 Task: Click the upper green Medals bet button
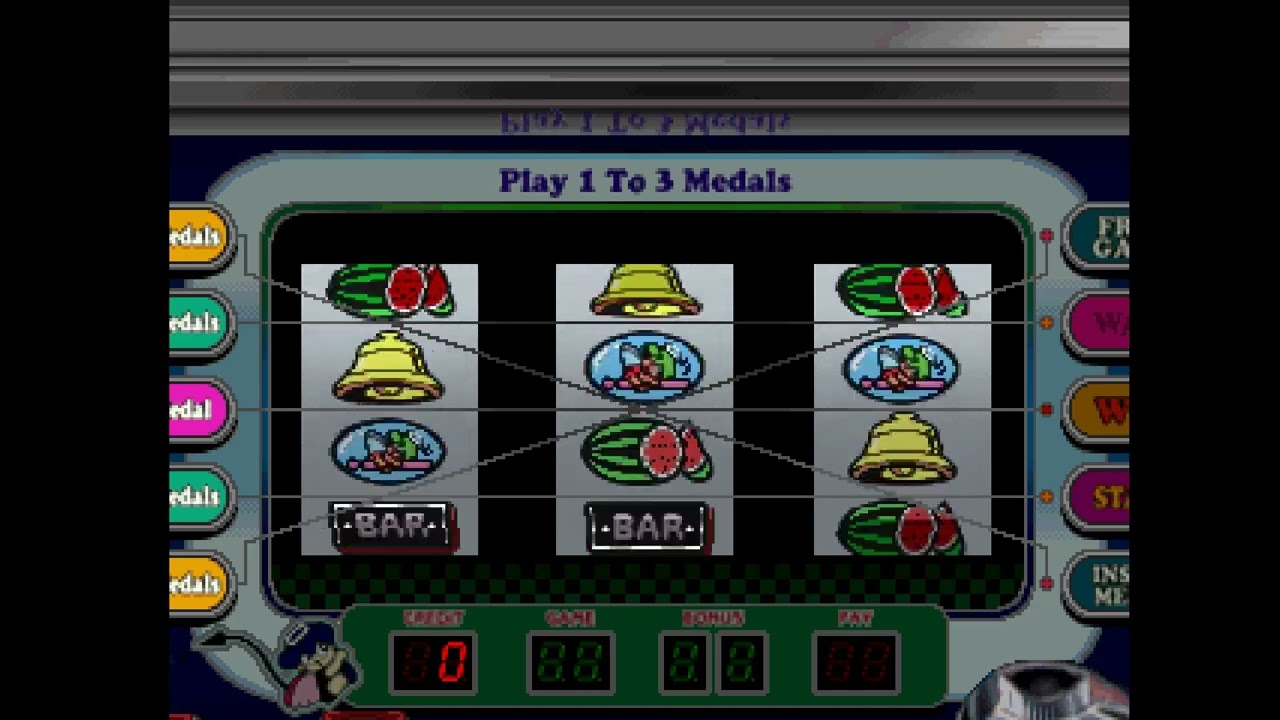coord(195,322)
